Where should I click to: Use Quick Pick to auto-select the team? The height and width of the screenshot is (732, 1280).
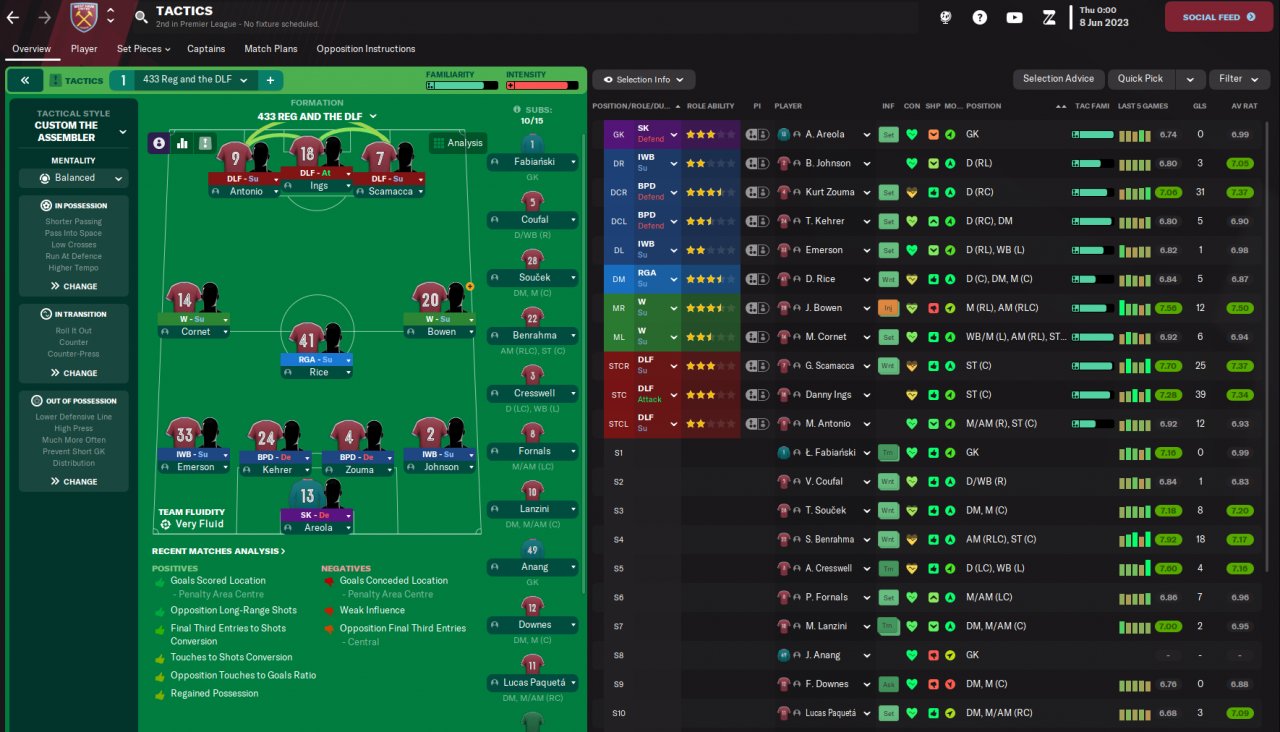click(x=1140, y=79)
